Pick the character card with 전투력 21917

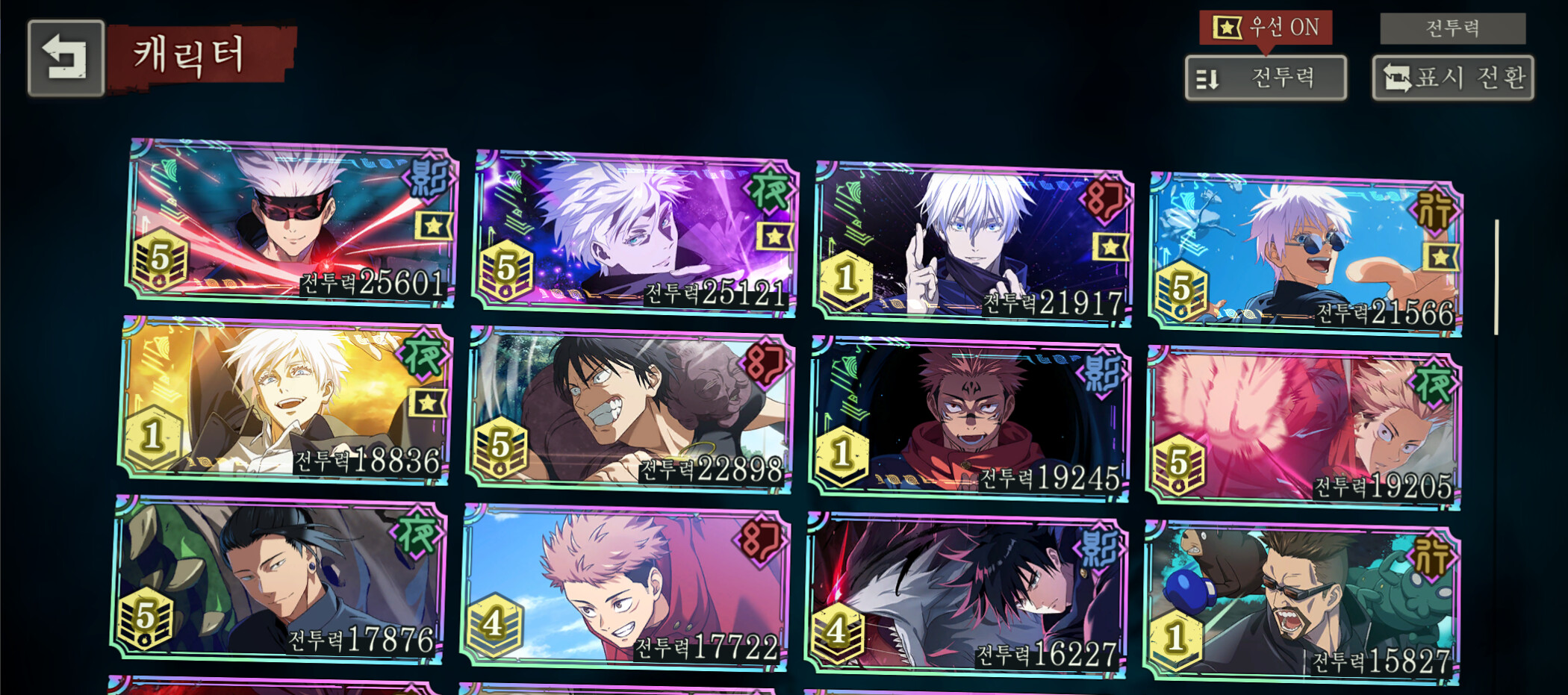click(972, 243)
